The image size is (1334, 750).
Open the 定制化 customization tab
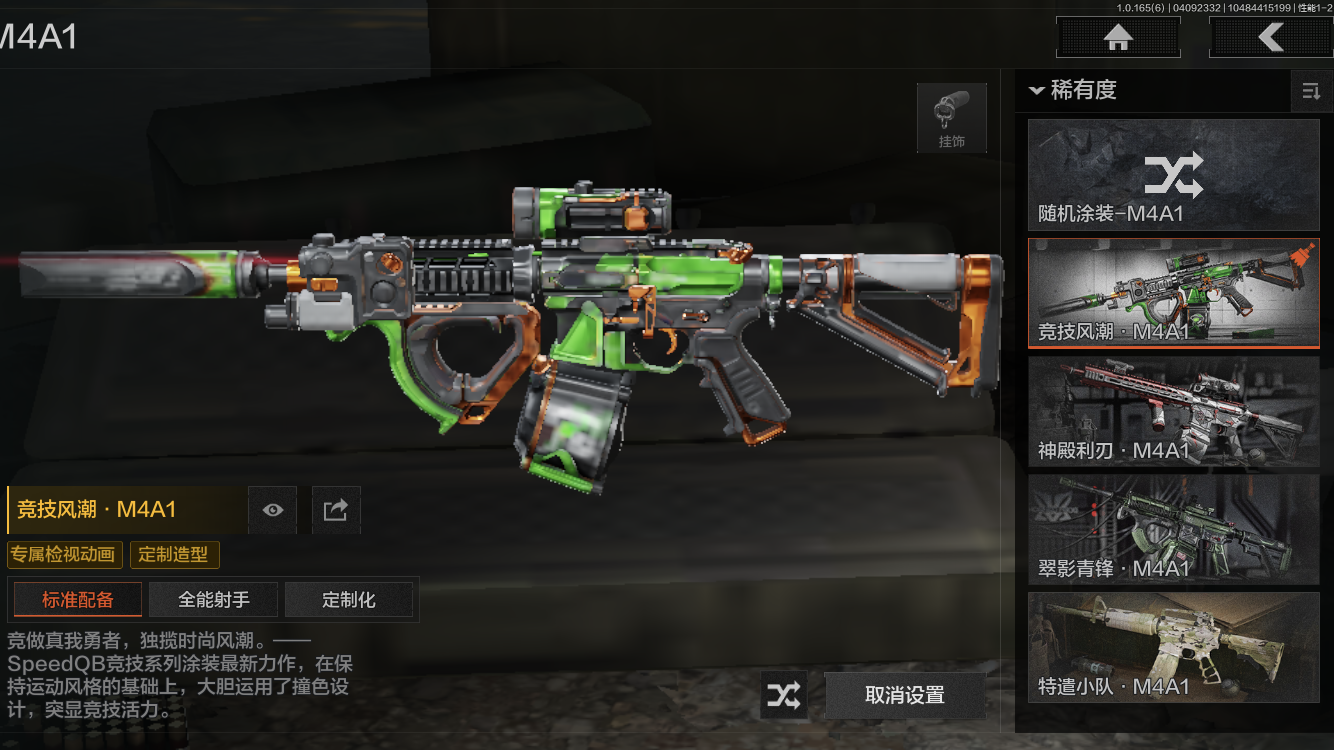[349, 600]
